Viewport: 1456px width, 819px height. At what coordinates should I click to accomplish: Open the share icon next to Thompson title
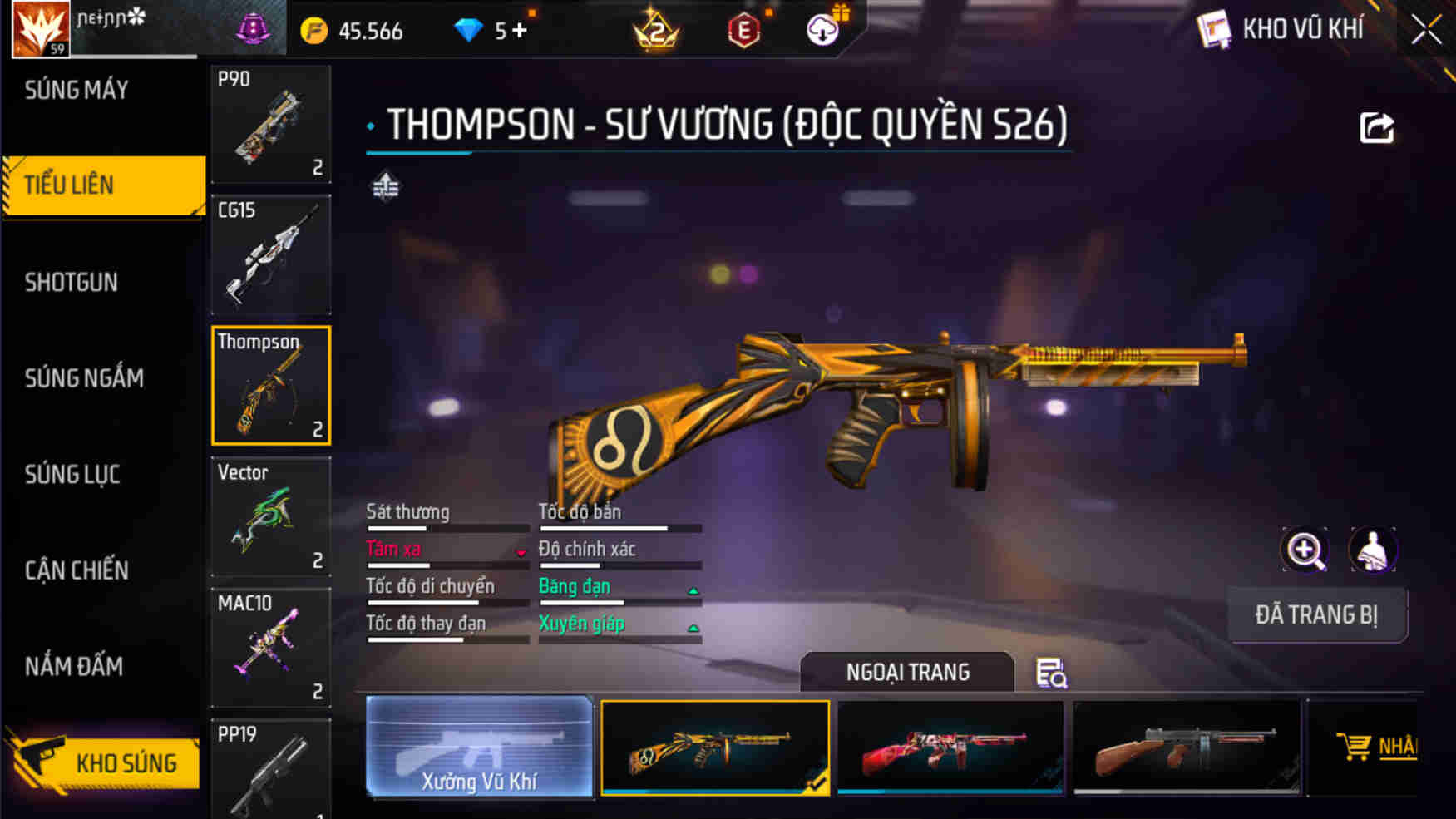click(1377, 125)
